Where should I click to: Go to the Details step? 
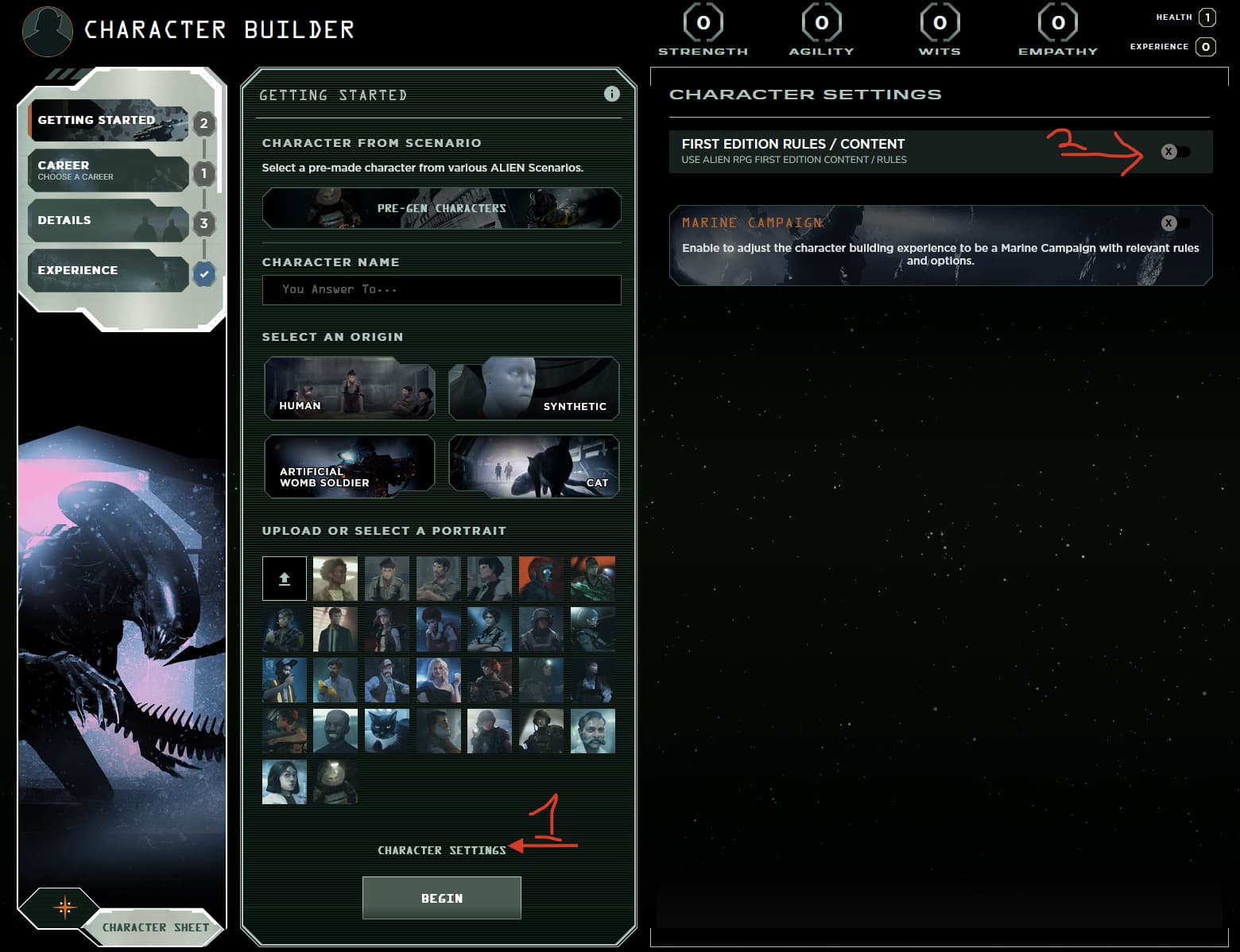[107, 221]
